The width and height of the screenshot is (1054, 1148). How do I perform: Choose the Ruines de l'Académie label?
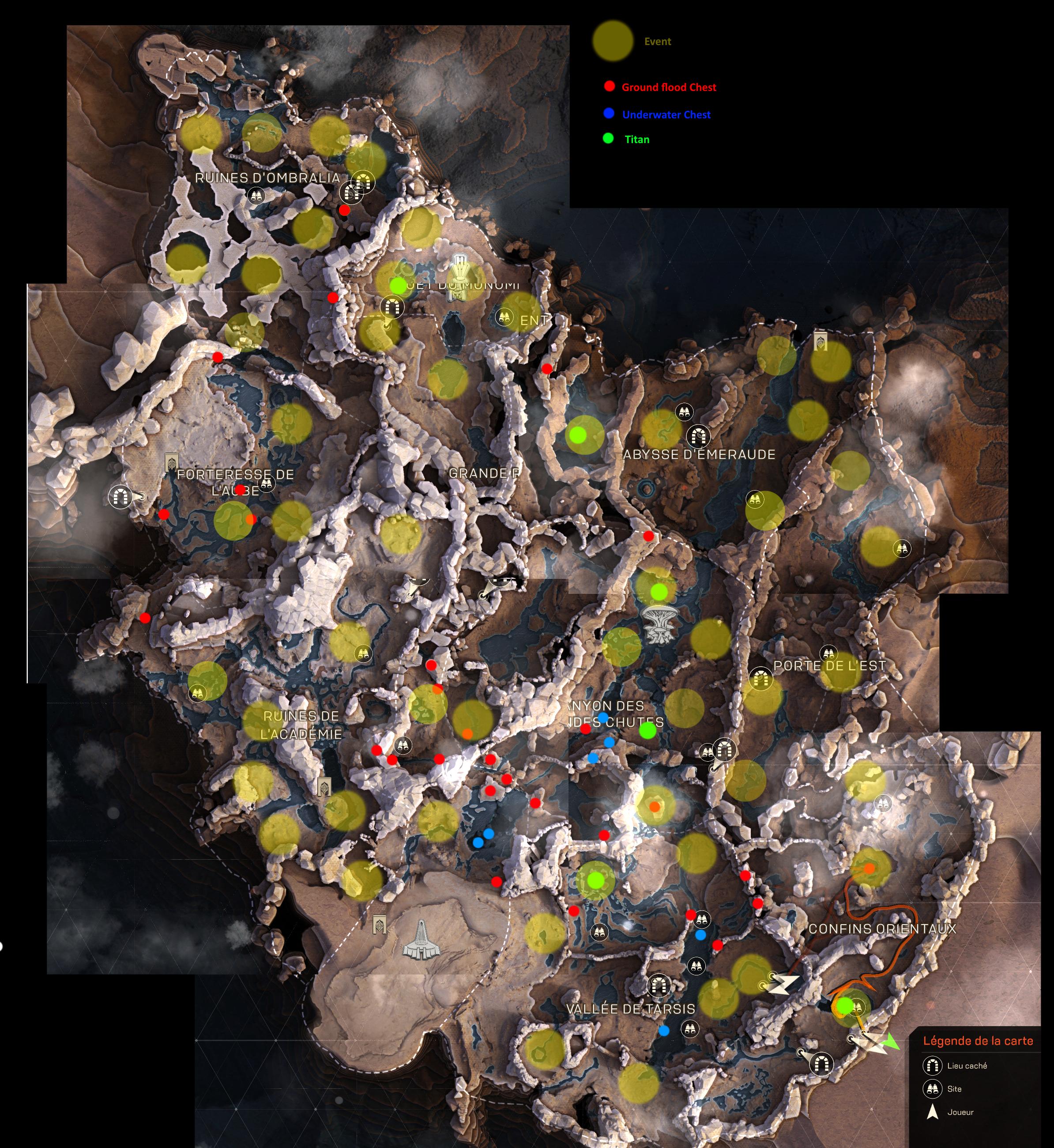click(301, 725)
